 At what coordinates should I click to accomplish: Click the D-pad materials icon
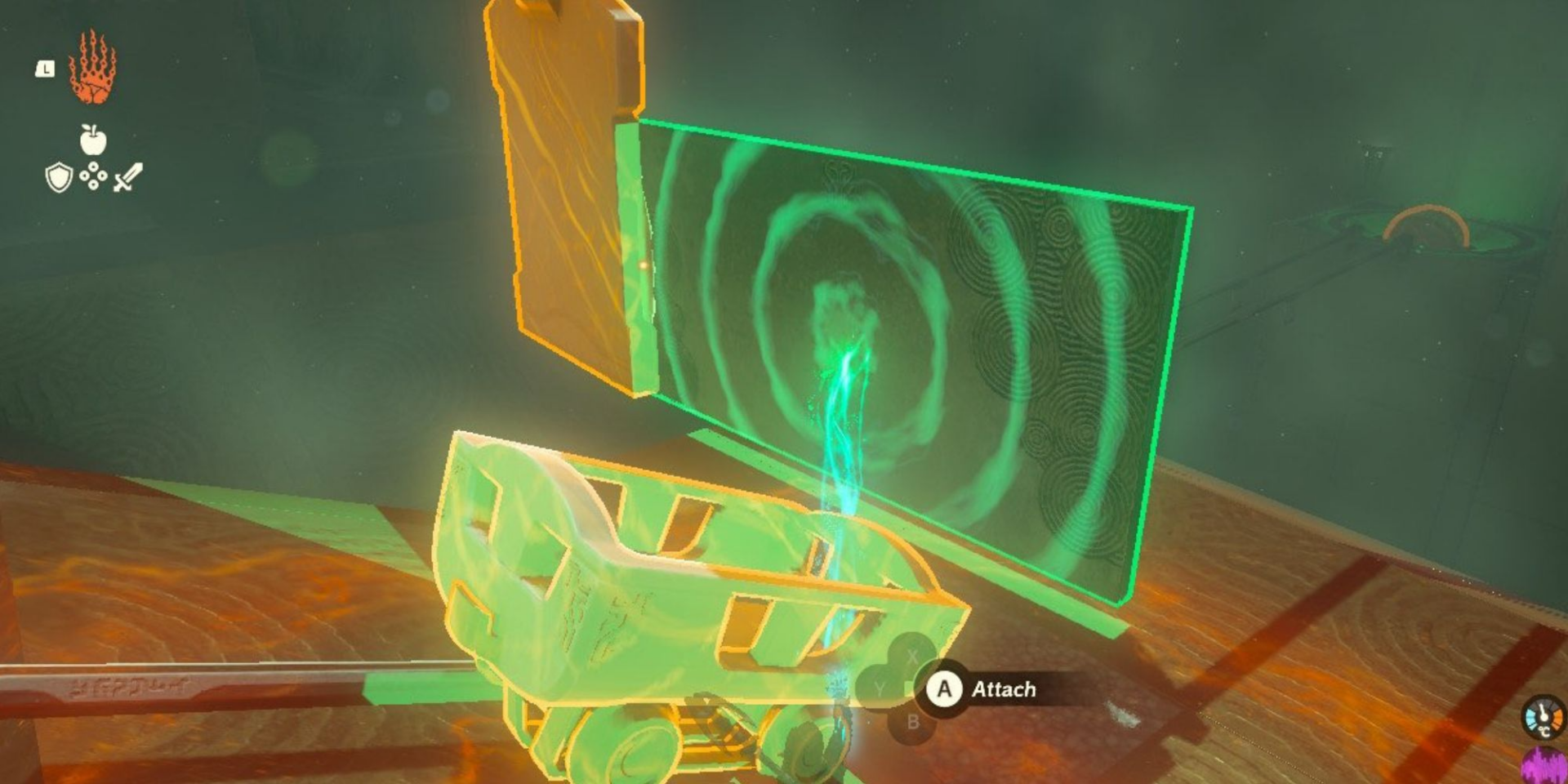pyautogui.click(x=92, y=176)
